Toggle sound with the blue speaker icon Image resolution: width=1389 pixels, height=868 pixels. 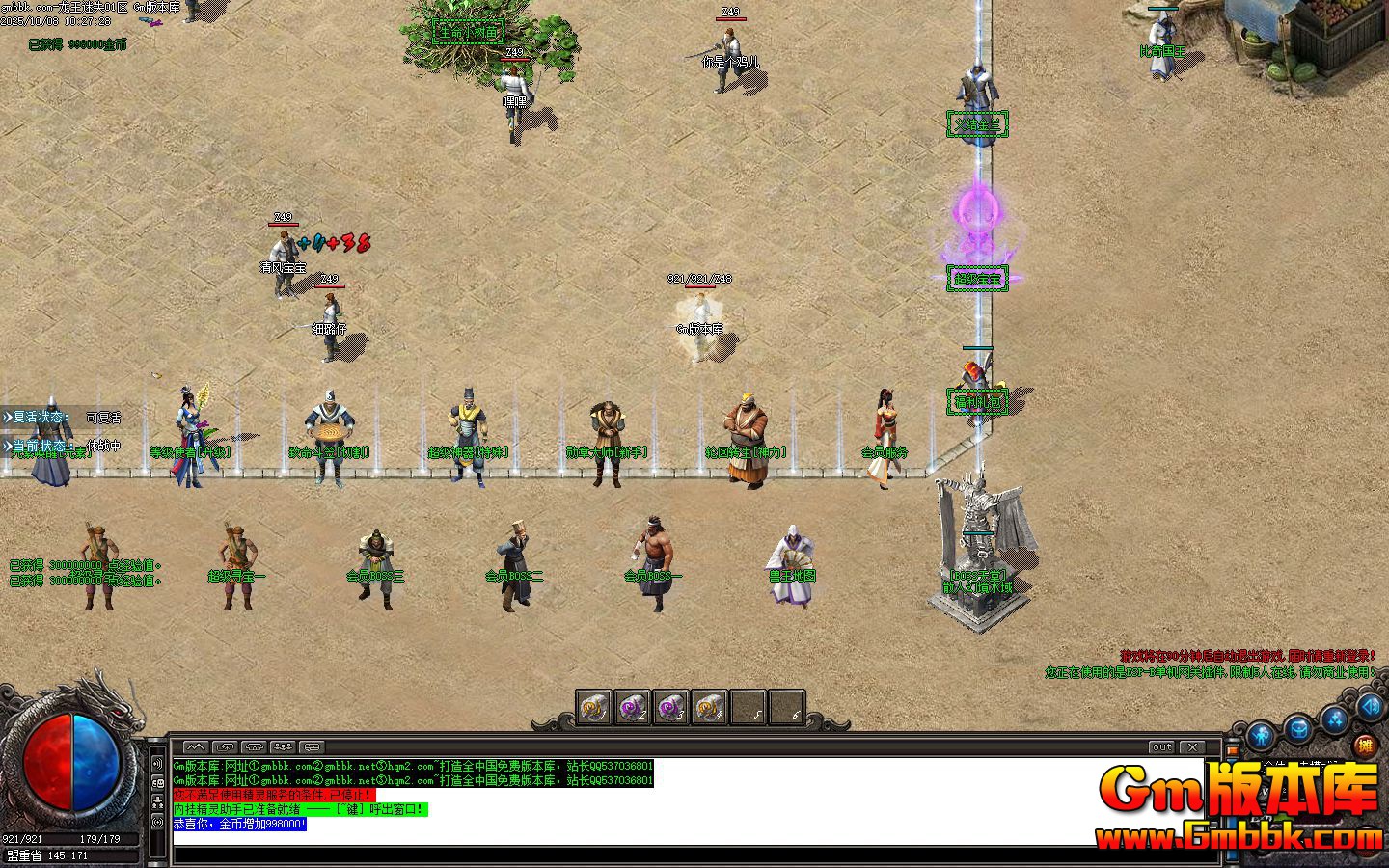tap(1370, 707)
